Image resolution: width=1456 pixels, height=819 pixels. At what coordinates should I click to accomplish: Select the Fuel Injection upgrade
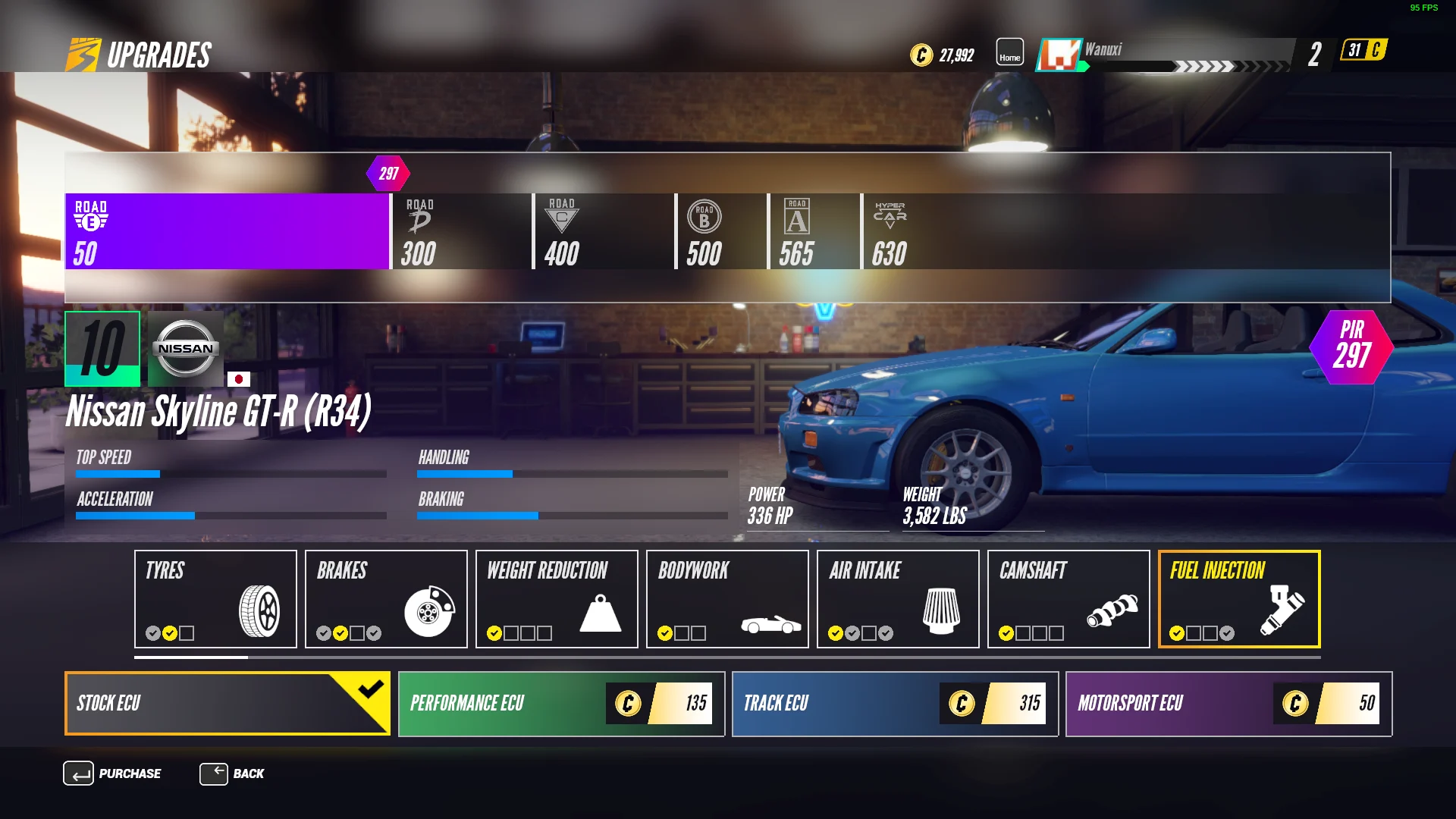click(x=1239, y=599)
